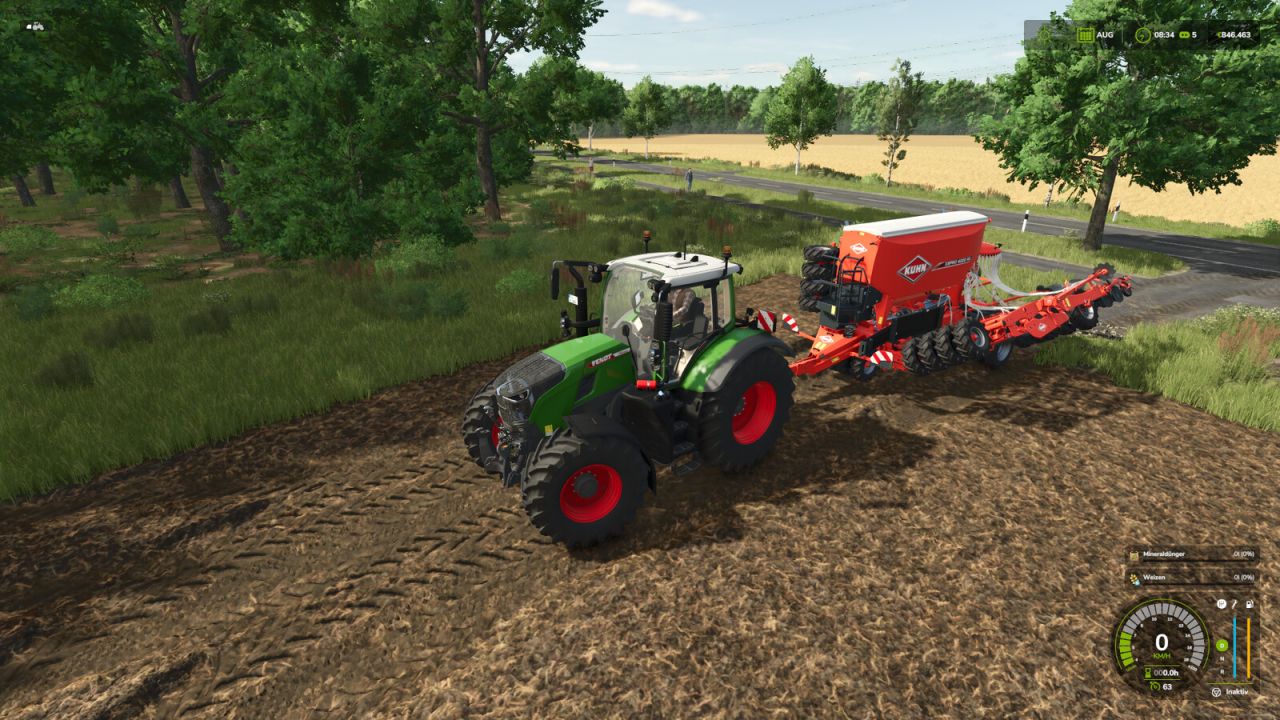
Task: Click the wheat icon beside Weizen
Action: pos(1134,578)
